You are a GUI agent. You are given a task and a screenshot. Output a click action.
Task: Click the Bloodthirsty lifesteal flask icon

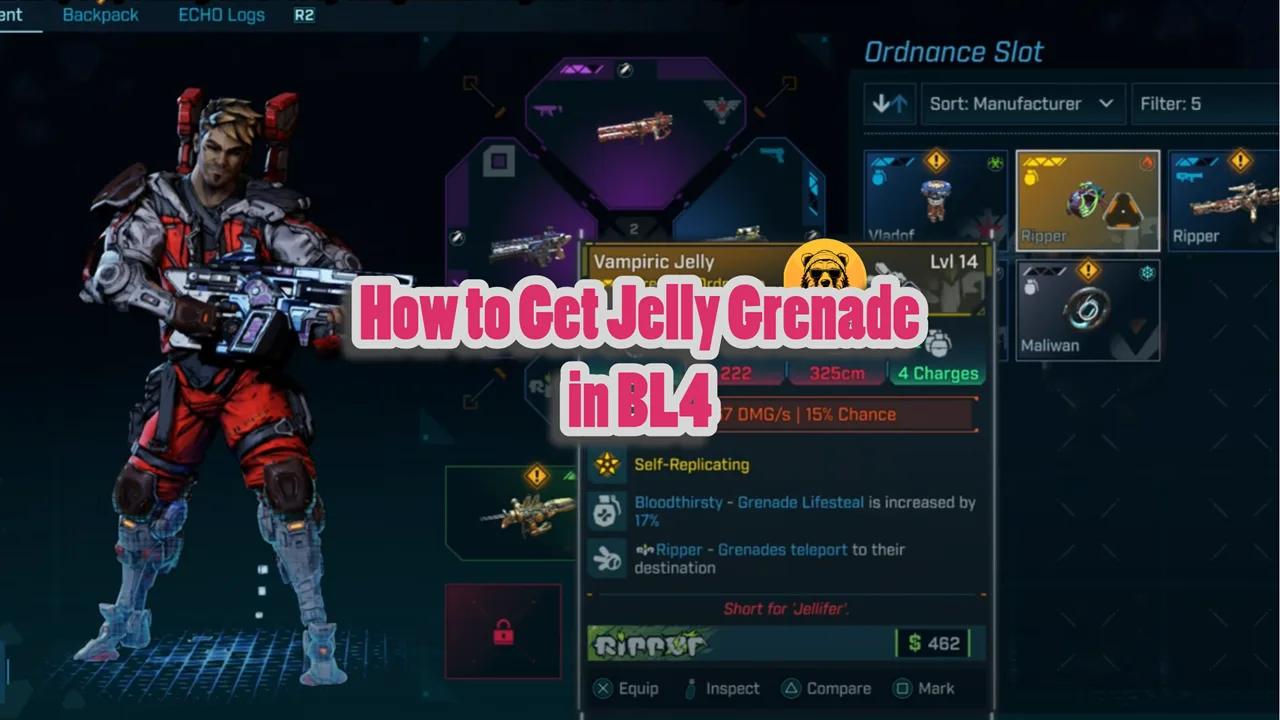[607, 510]
